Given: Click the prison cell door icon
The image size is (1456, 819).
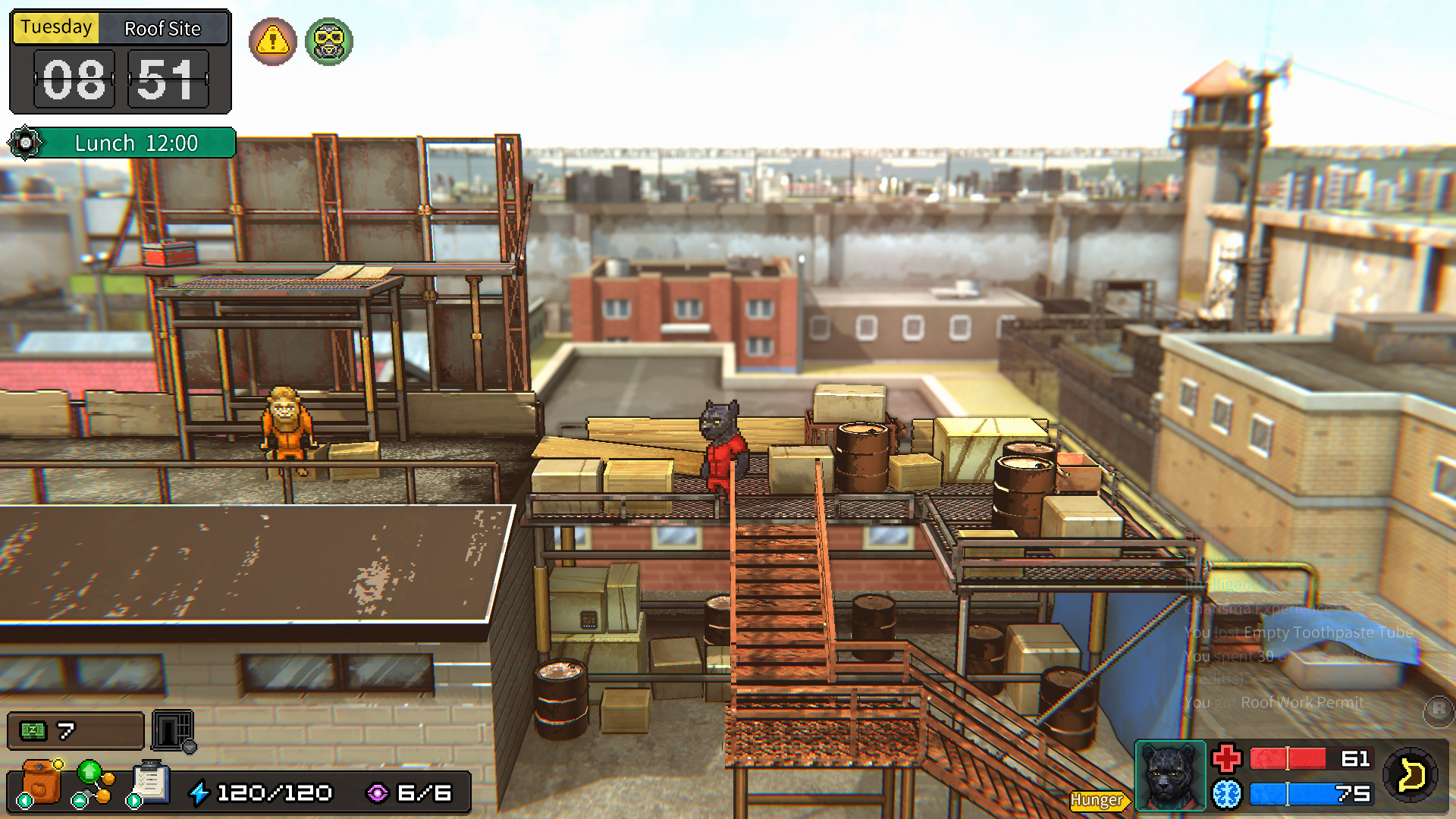Looking at the screenshot, I should (173, 730).
